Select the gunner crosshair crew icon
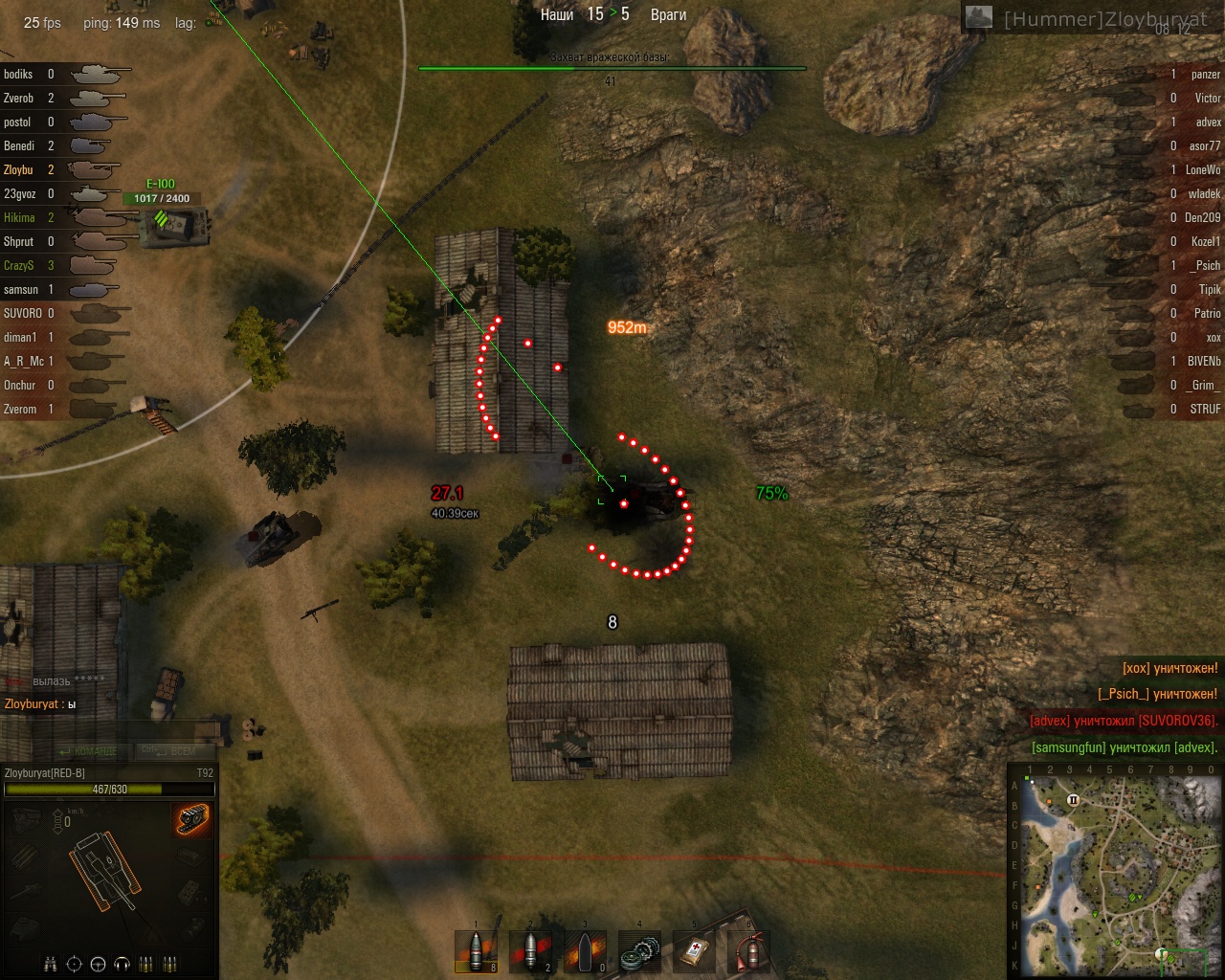The width and height of the screenshot is (1225, 980). [x=75, y=964]
